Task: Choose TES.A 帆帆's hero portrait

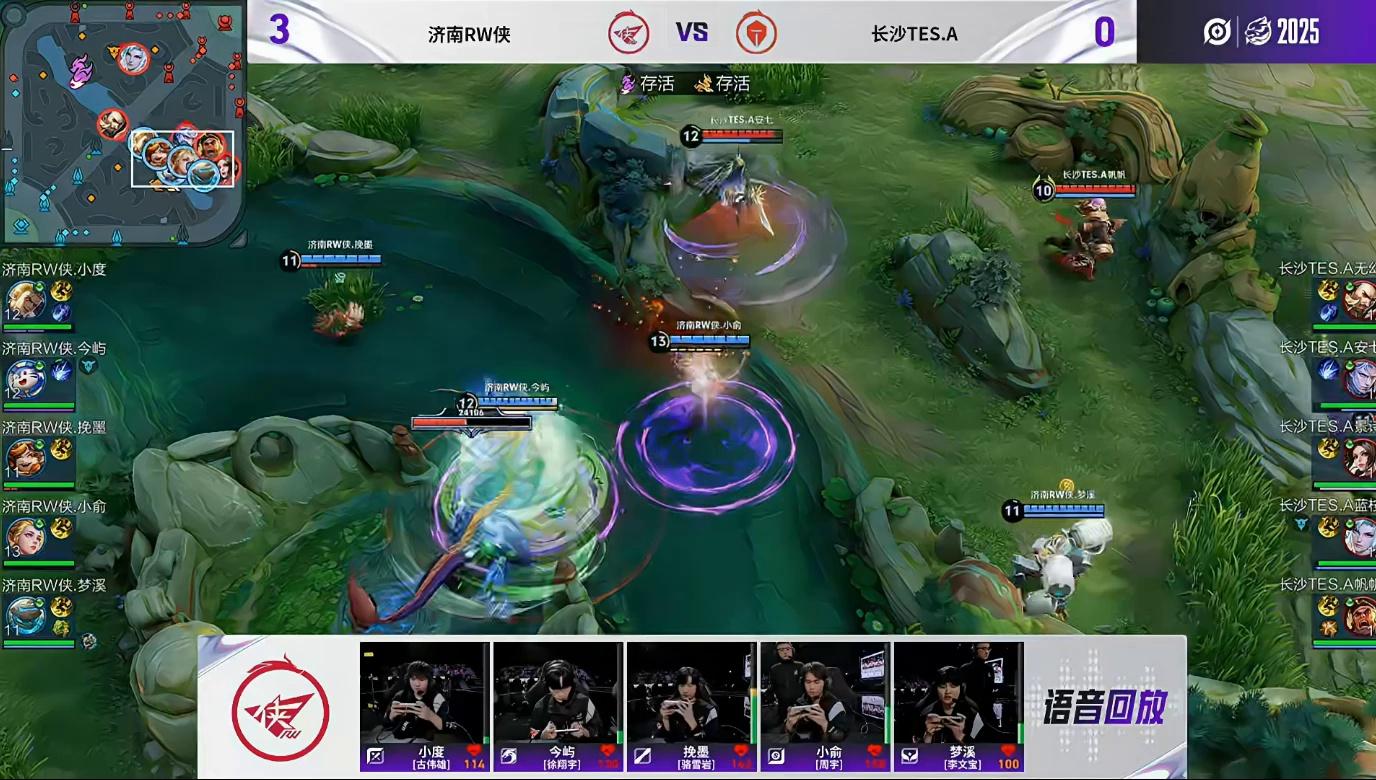Action: [1360, 616]
